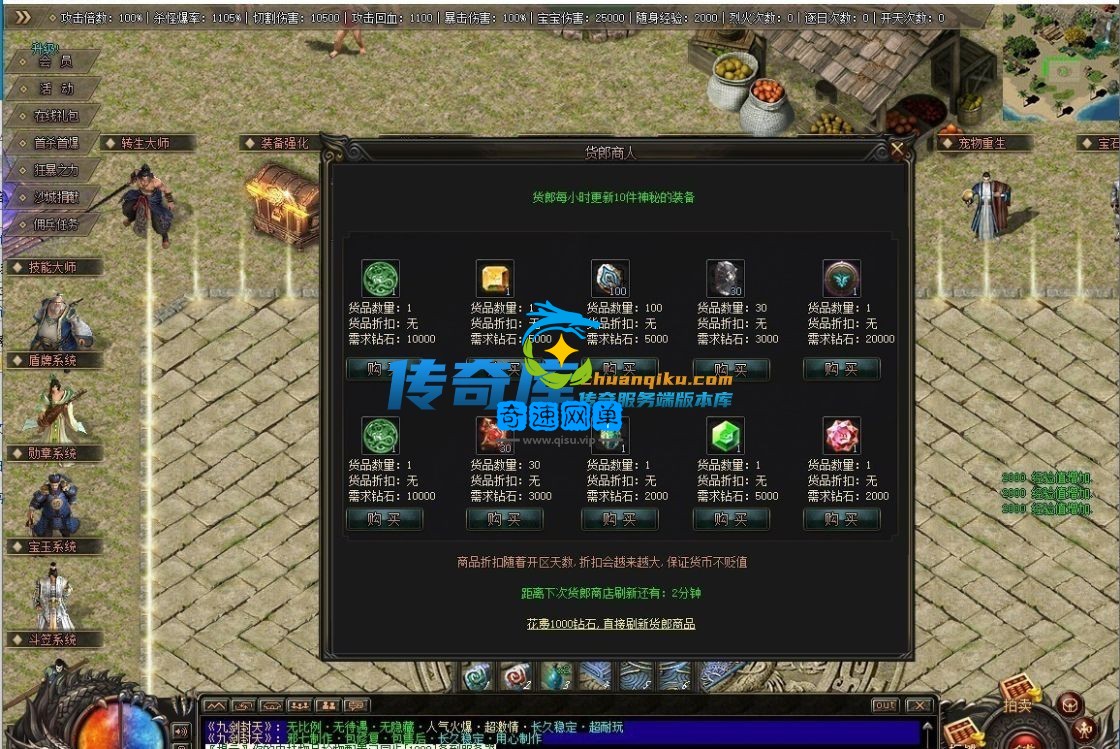Select the 狂暴之力 menu entry

(x=56, y=170)
